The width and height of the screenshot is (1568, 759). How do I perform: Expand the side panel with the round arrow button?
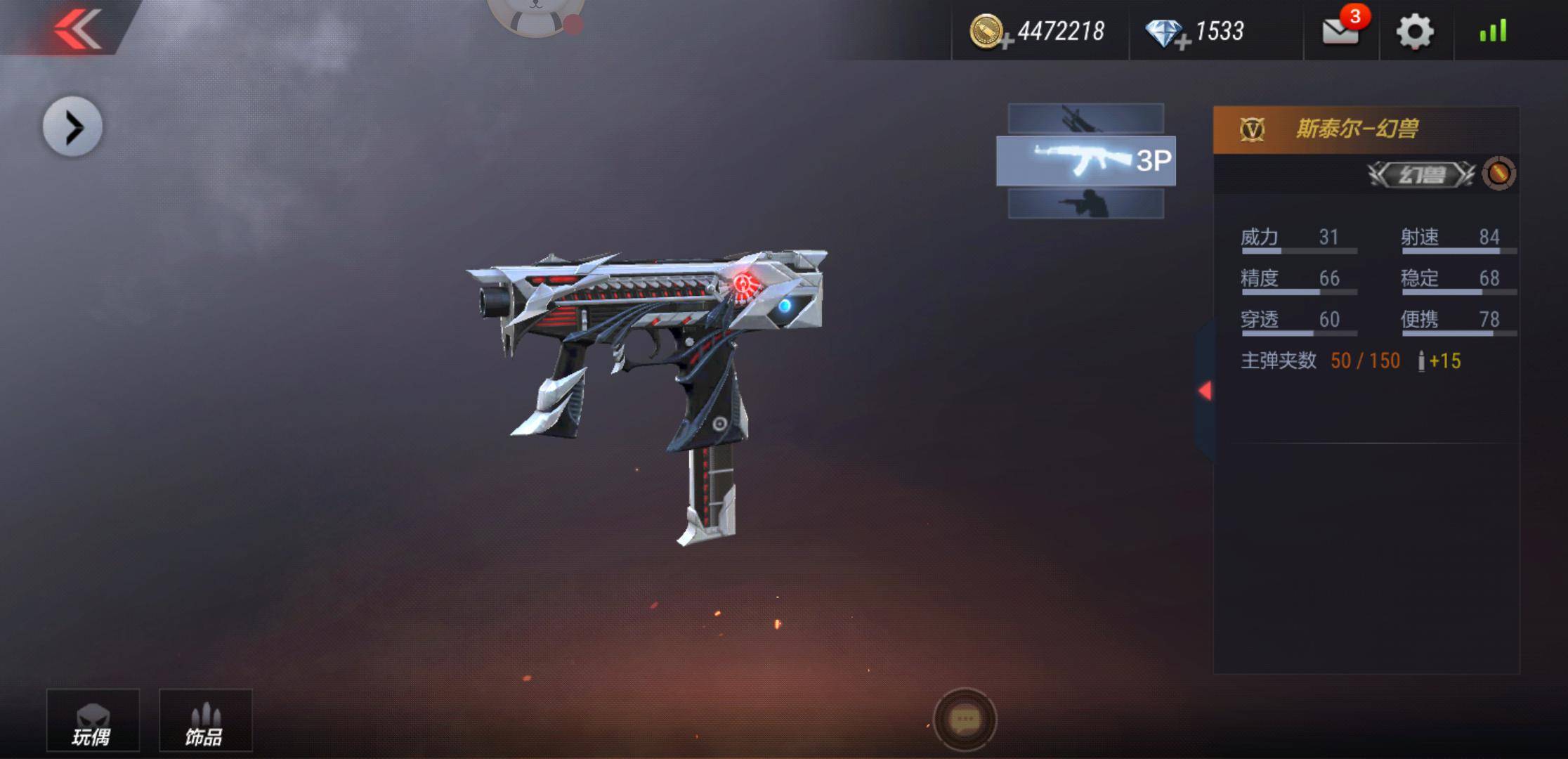pos(72,127)
